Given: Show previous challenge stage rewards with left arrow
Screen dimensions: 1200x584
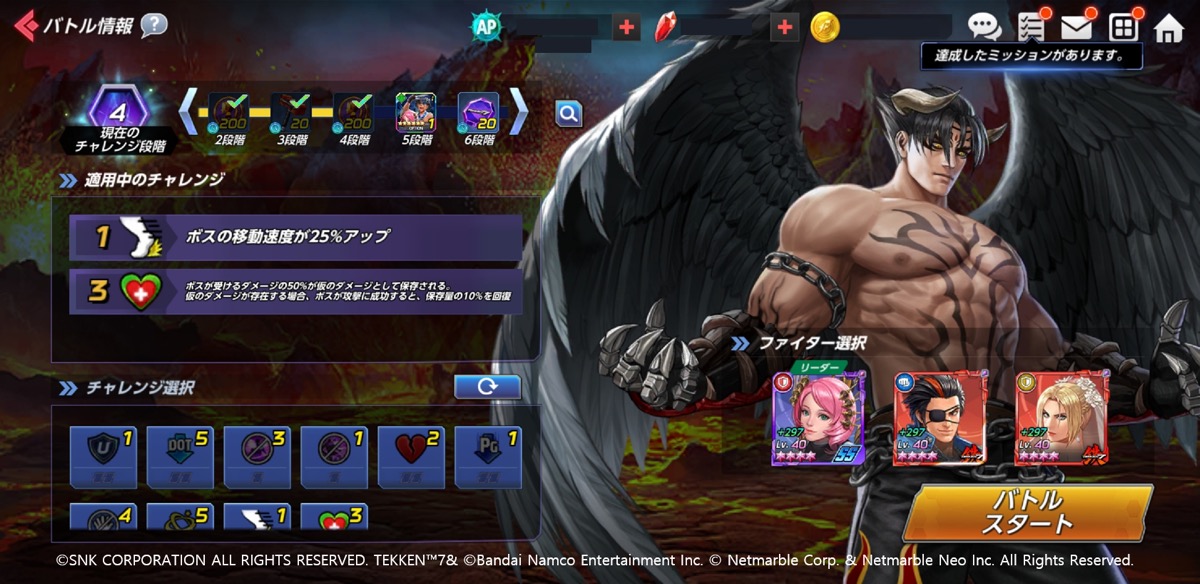Looking at the screenshot, I should [188, 112].
